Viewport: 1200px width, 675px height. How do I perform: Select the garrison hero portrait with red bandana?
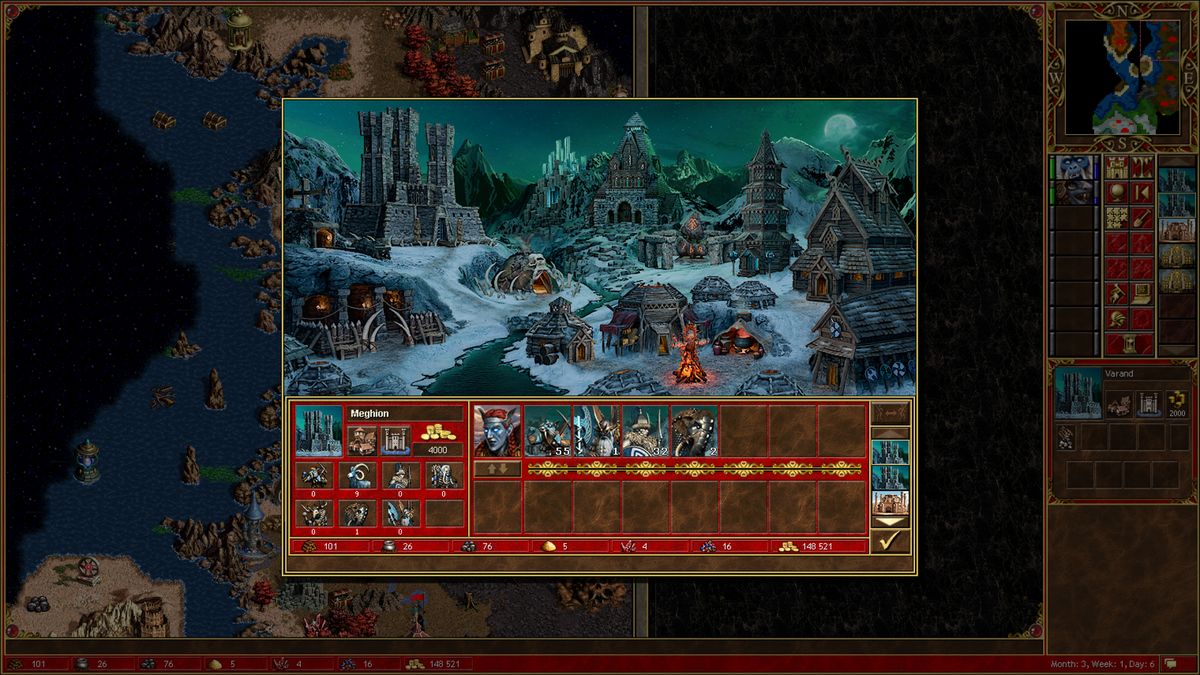pos(497,431)
